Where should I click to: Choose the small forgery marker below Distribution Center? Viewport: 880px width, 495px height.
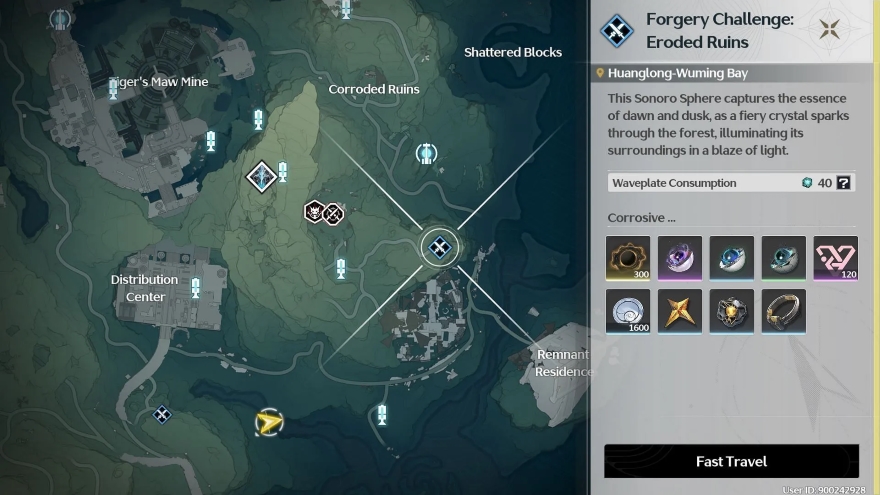point(161,414)
